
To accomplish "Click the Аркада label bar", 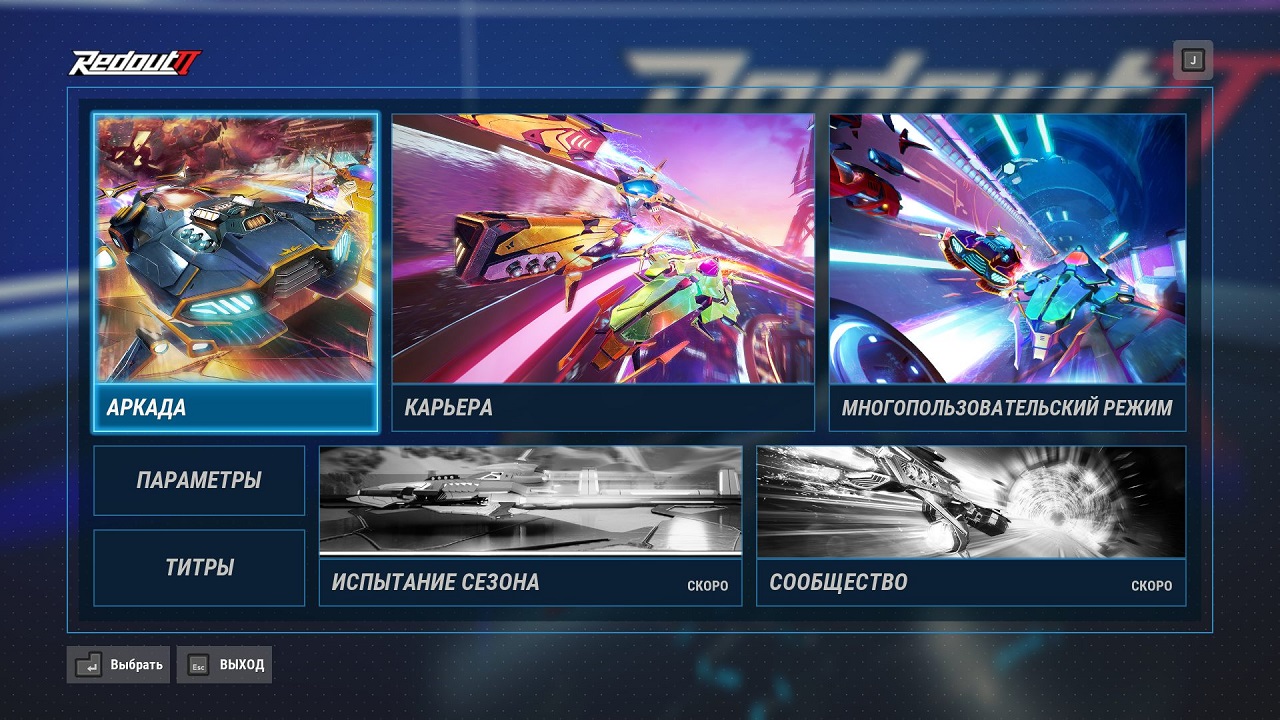I will pyautogui.click(x=236, y=408).
